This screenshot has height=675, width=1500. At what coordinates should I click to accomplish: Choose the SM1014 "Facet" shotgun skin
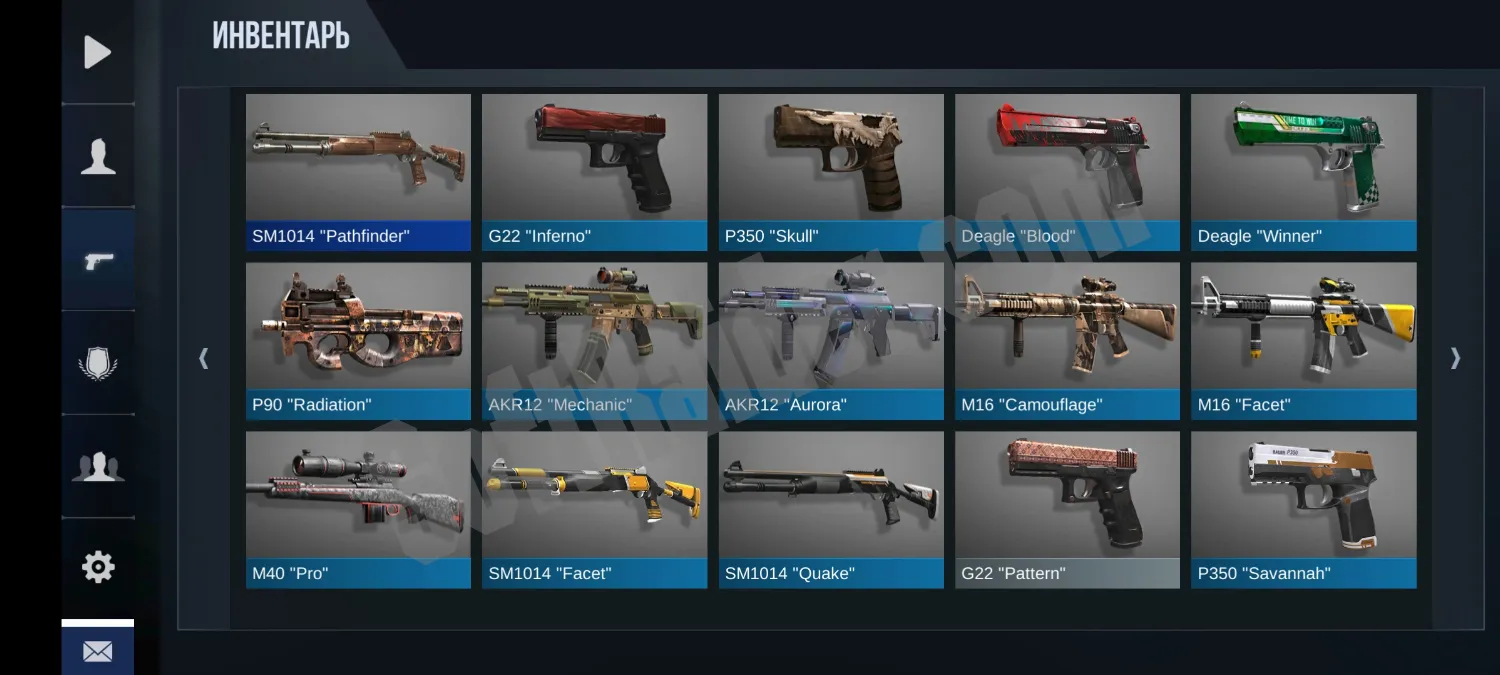click(x=594, y=509)
